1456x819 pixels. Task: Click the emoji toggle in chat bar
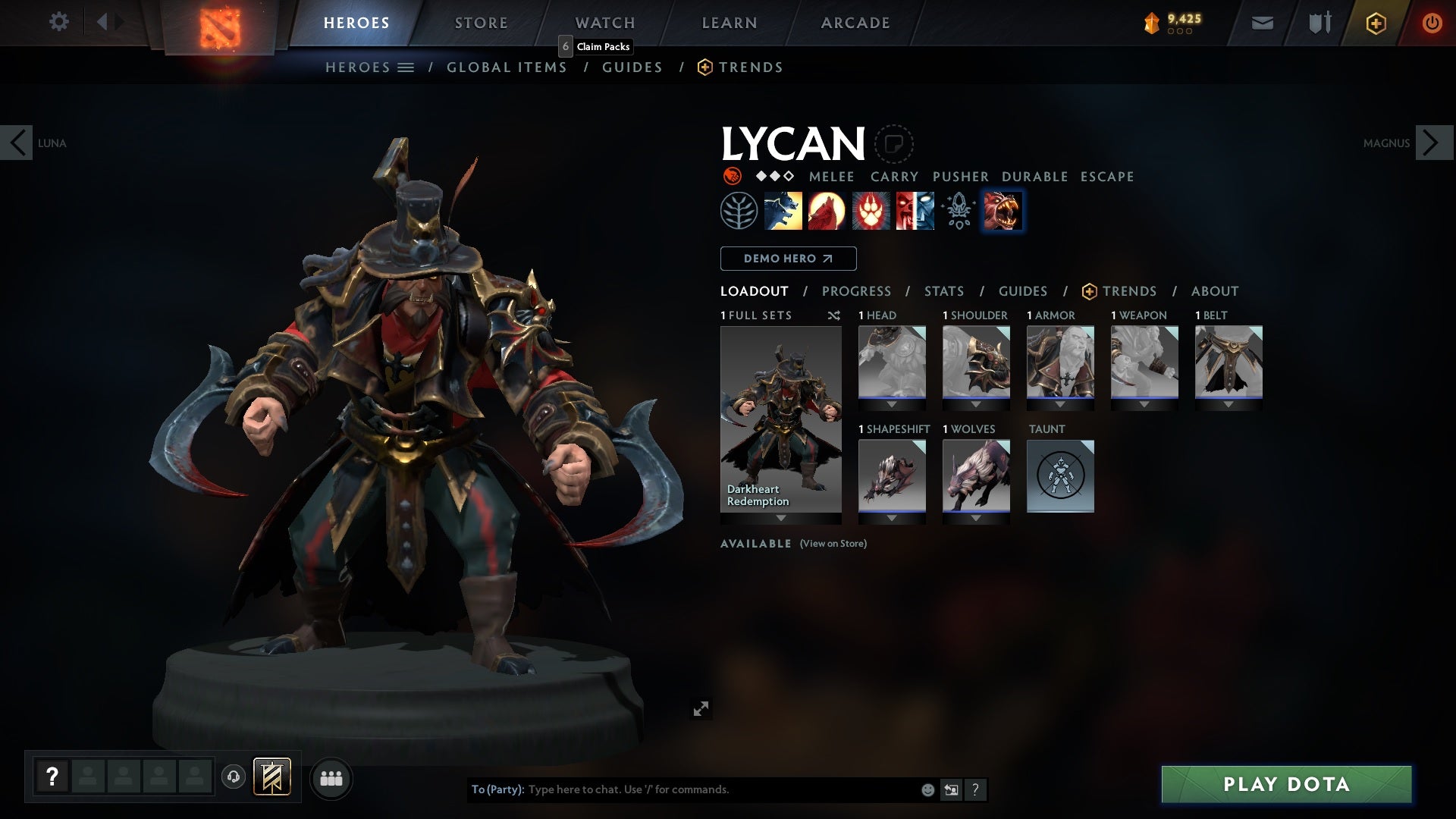coord(927,789)
